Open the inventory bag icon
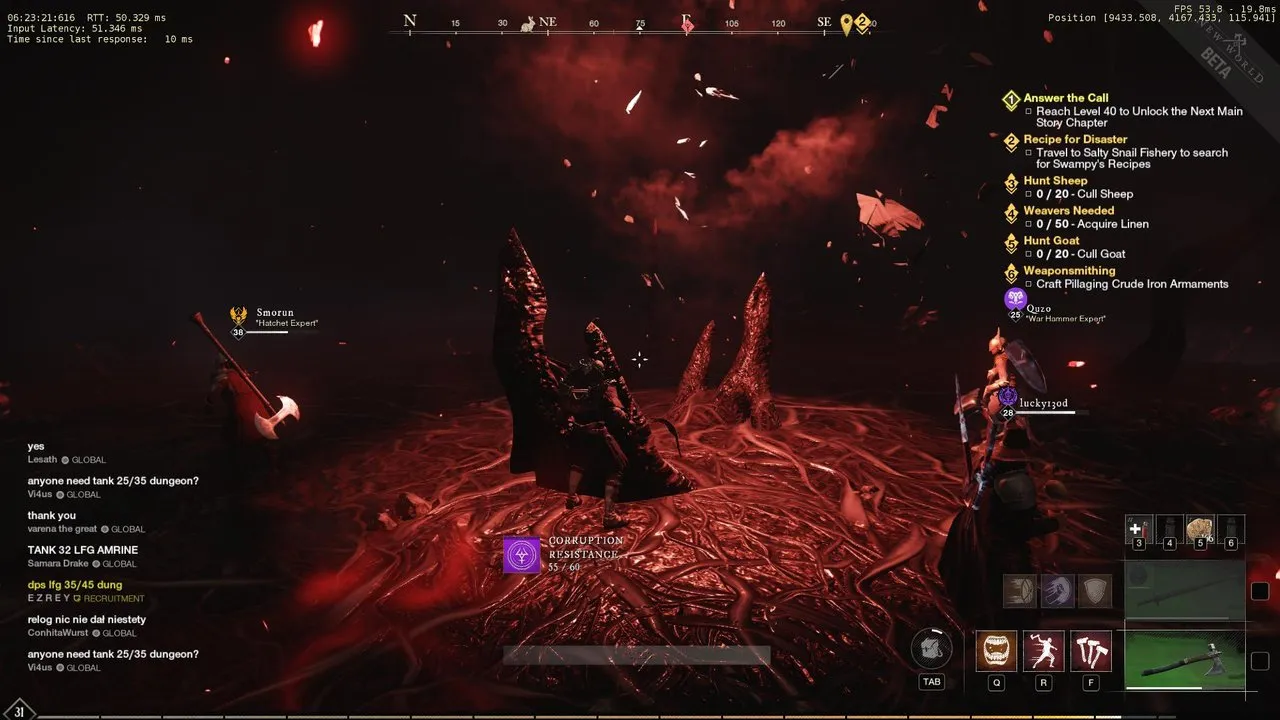 (x=931, y=650)
